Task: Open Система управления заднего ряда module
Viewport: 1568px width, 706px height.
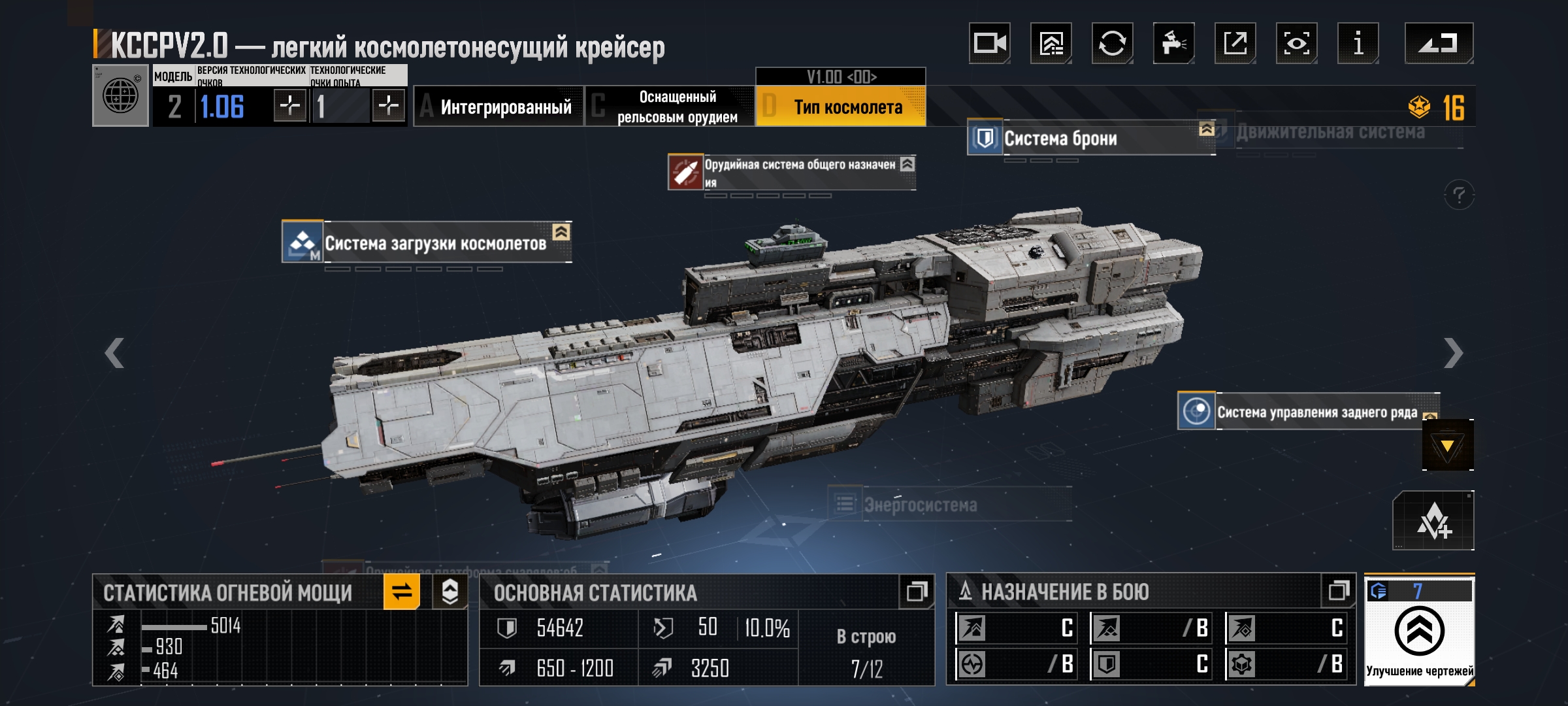Action: coord(1307,412)
